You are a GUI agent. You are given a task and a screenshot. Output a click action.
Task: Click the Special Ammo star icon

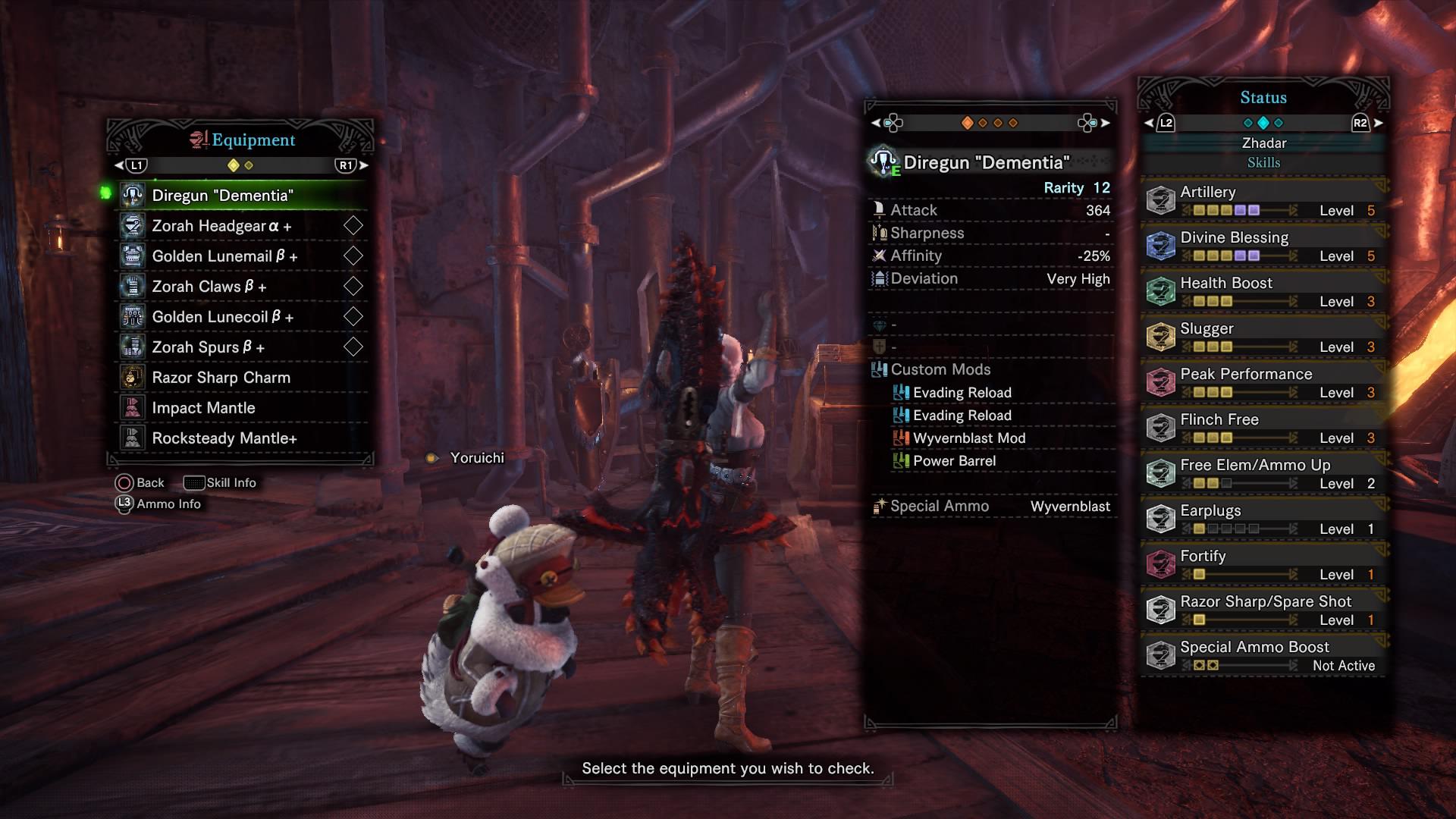point(880,505)
